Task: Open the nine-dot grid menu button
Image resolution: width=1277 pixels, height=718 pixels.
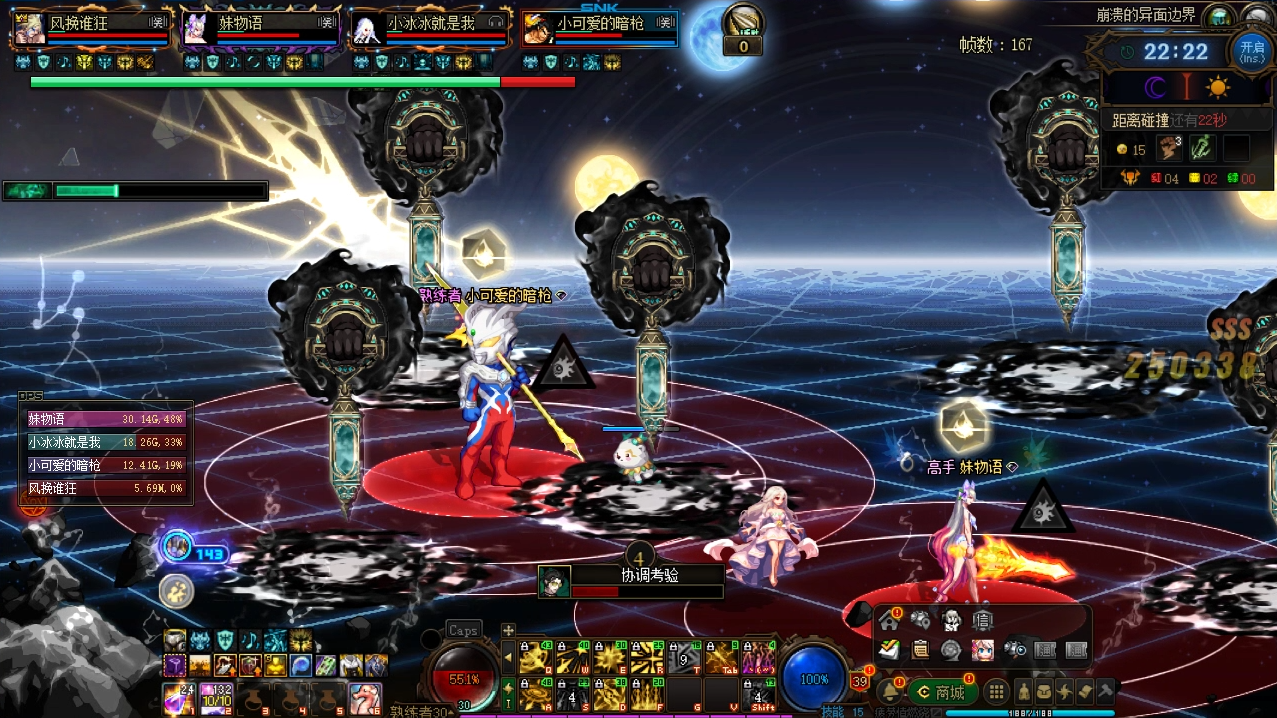Action: (996, 692)
